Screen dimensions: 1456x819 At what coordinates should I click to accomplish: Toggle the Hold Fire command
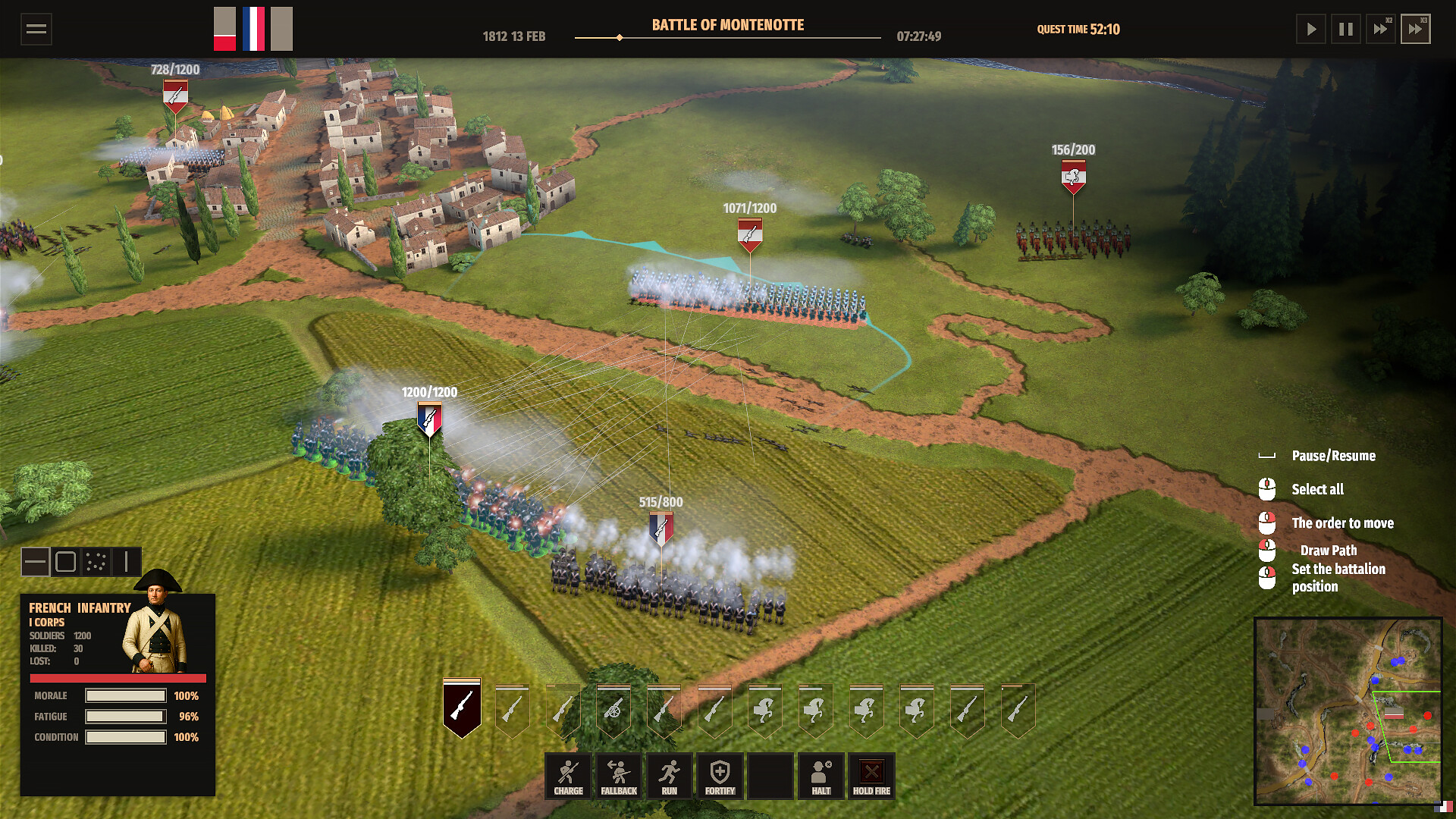pos(871,776)
